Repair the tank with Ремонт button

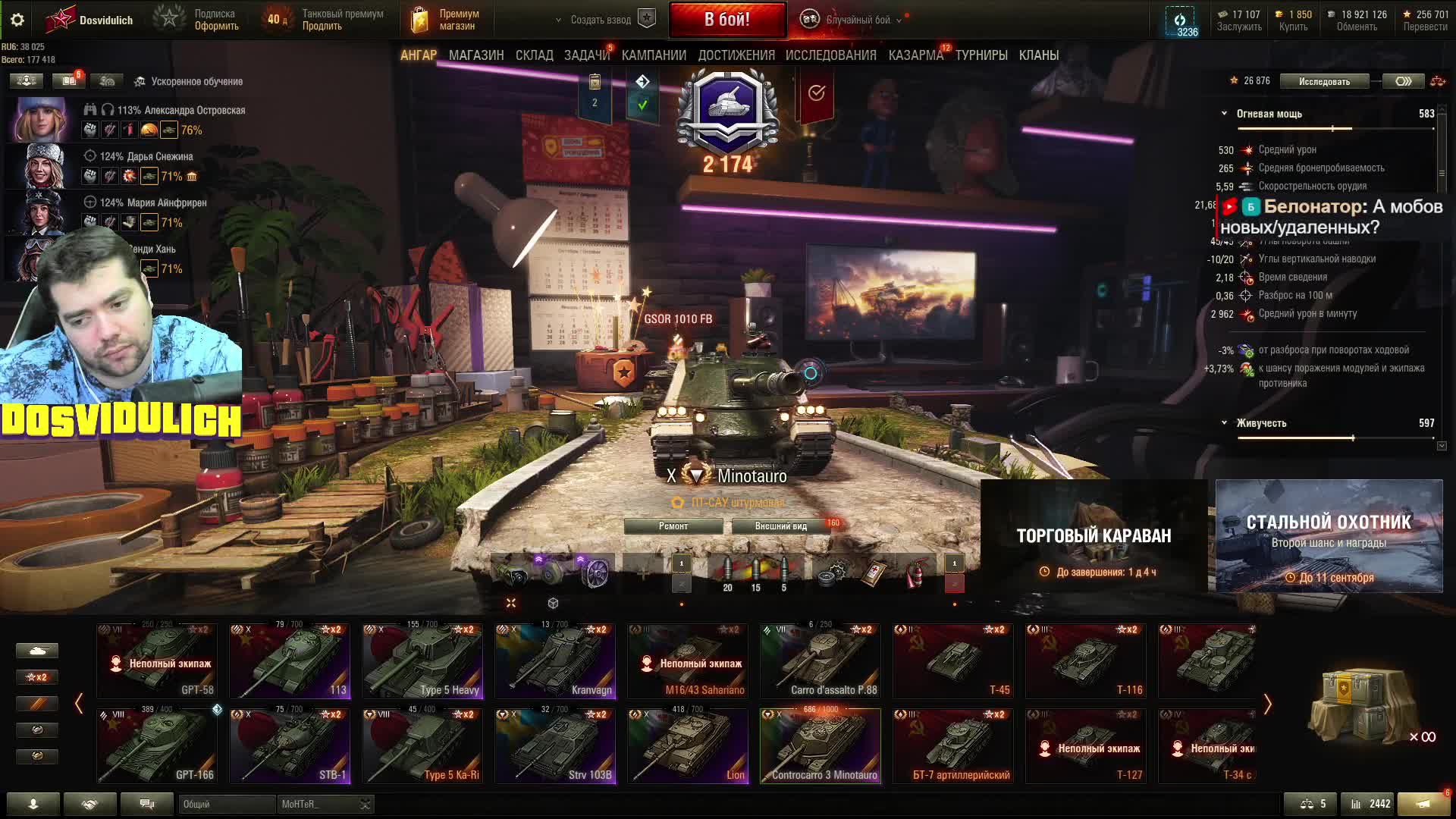click(673, 526)
